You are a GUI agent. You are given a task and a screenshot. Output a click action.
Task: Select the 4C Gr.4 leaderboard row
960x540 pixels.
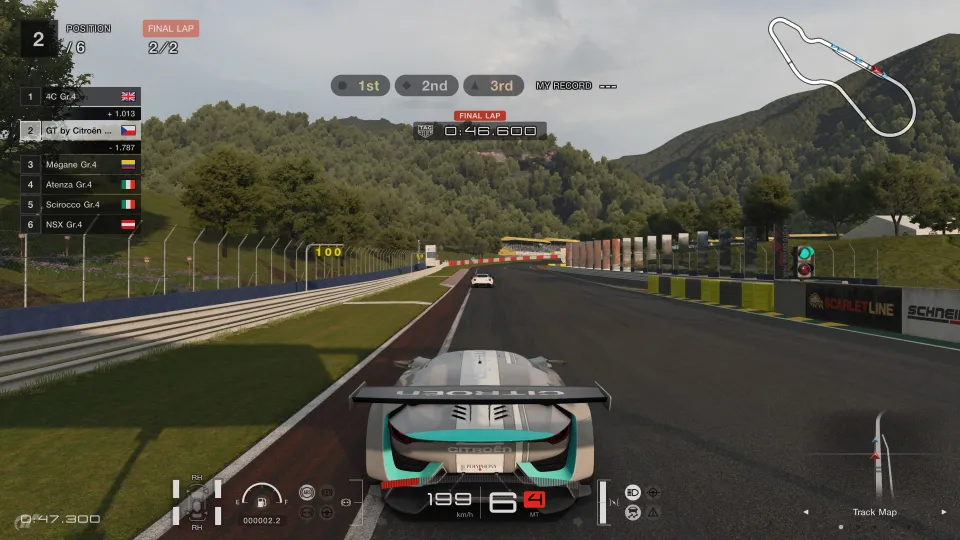(80, 97)
